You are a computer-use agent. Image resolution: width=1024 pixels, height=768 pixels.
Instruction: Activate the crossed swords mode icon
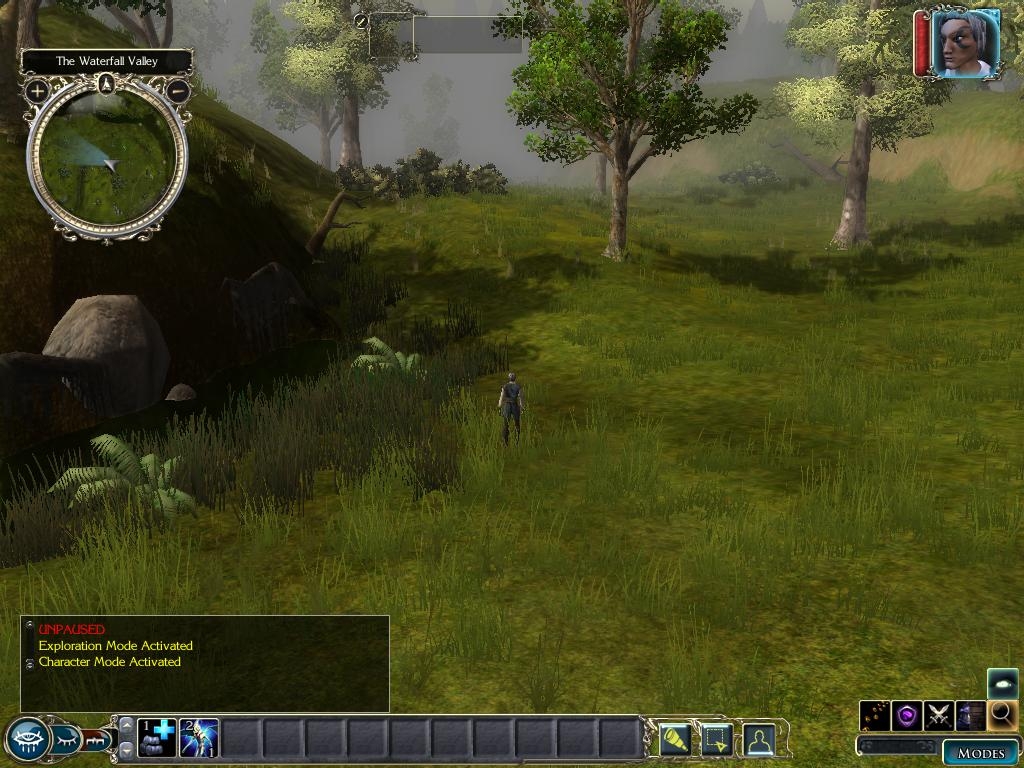tap(938, 715)
